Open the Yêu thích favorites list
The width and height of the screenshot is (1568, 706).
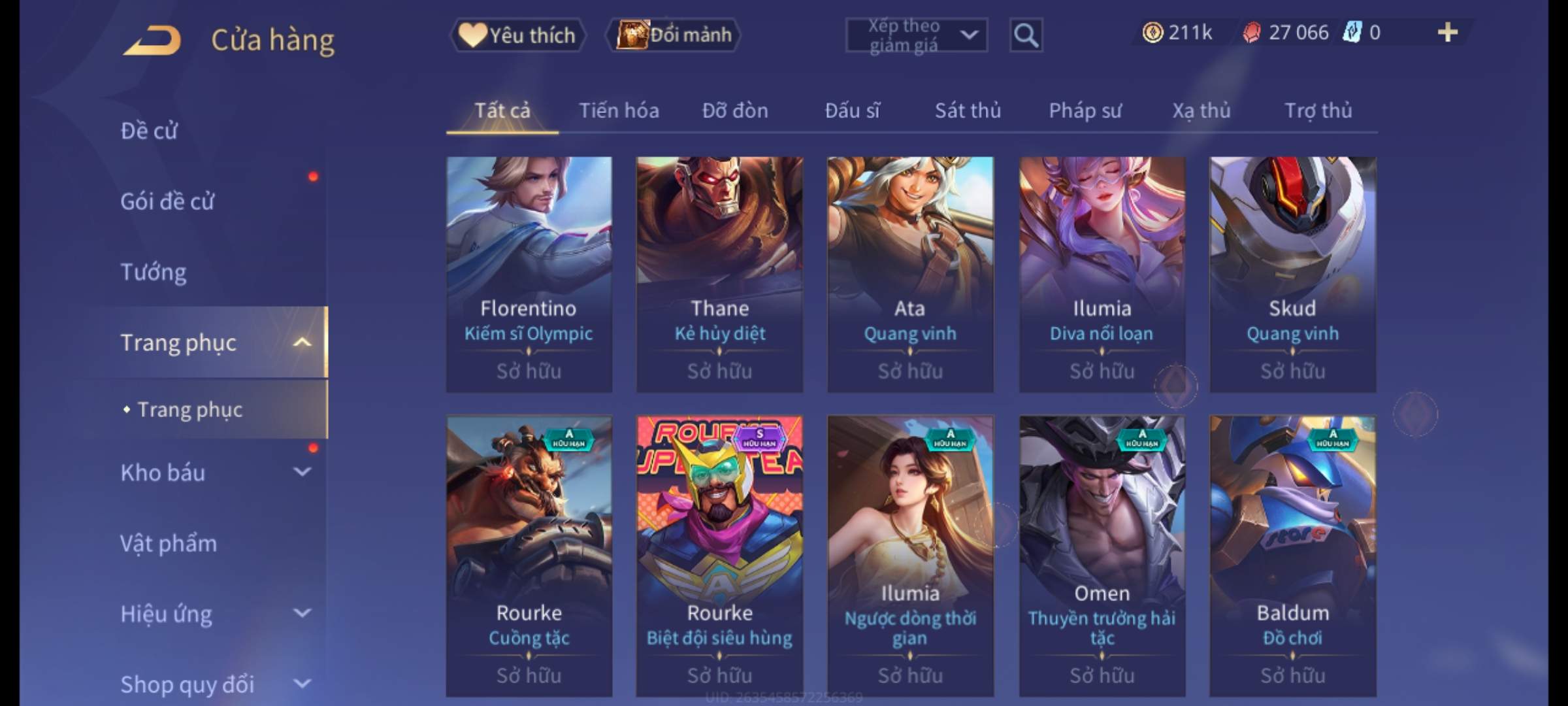(x=517, y=35)
